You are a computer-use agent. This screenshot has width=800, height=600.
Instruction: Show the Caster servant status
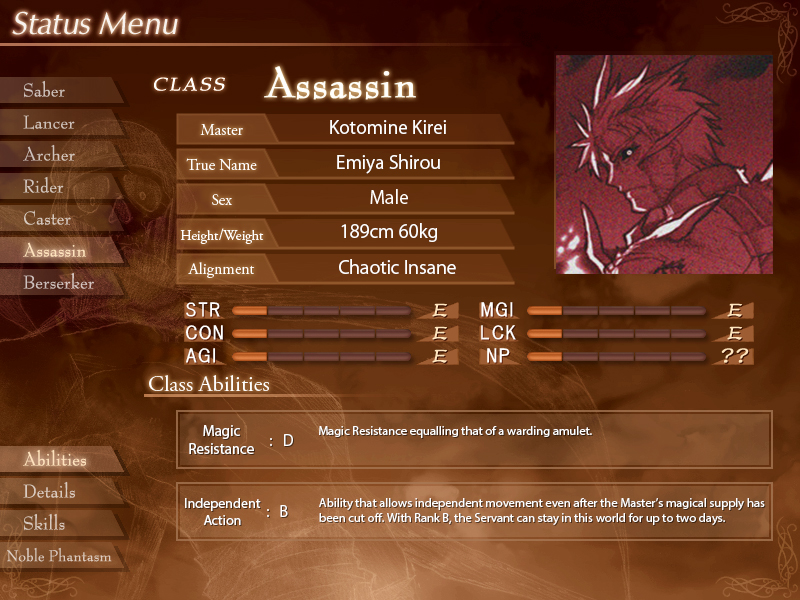pos(47,219)
